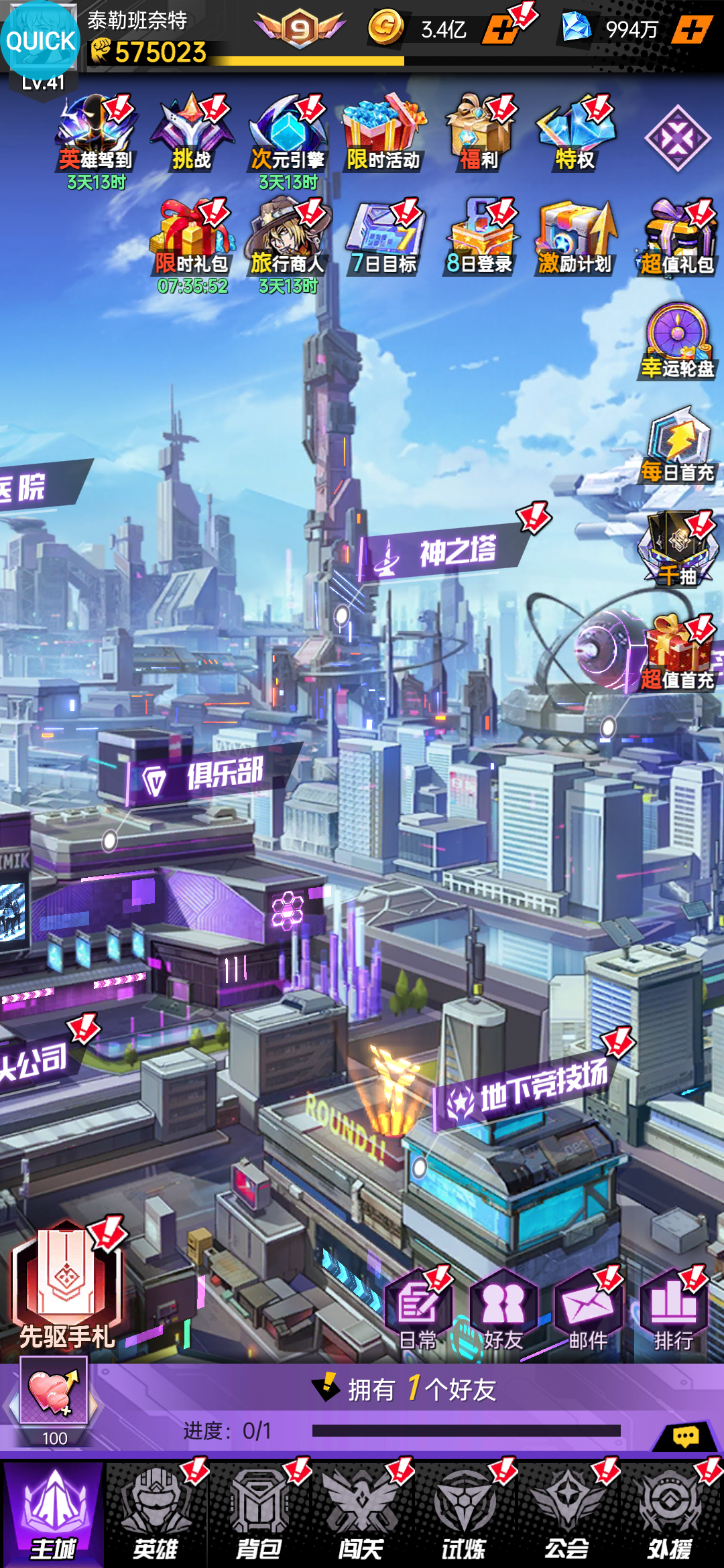Open the 次元引擎 event
The image size is (724, 1568).
pyautogui.click(x=288, y=135)
